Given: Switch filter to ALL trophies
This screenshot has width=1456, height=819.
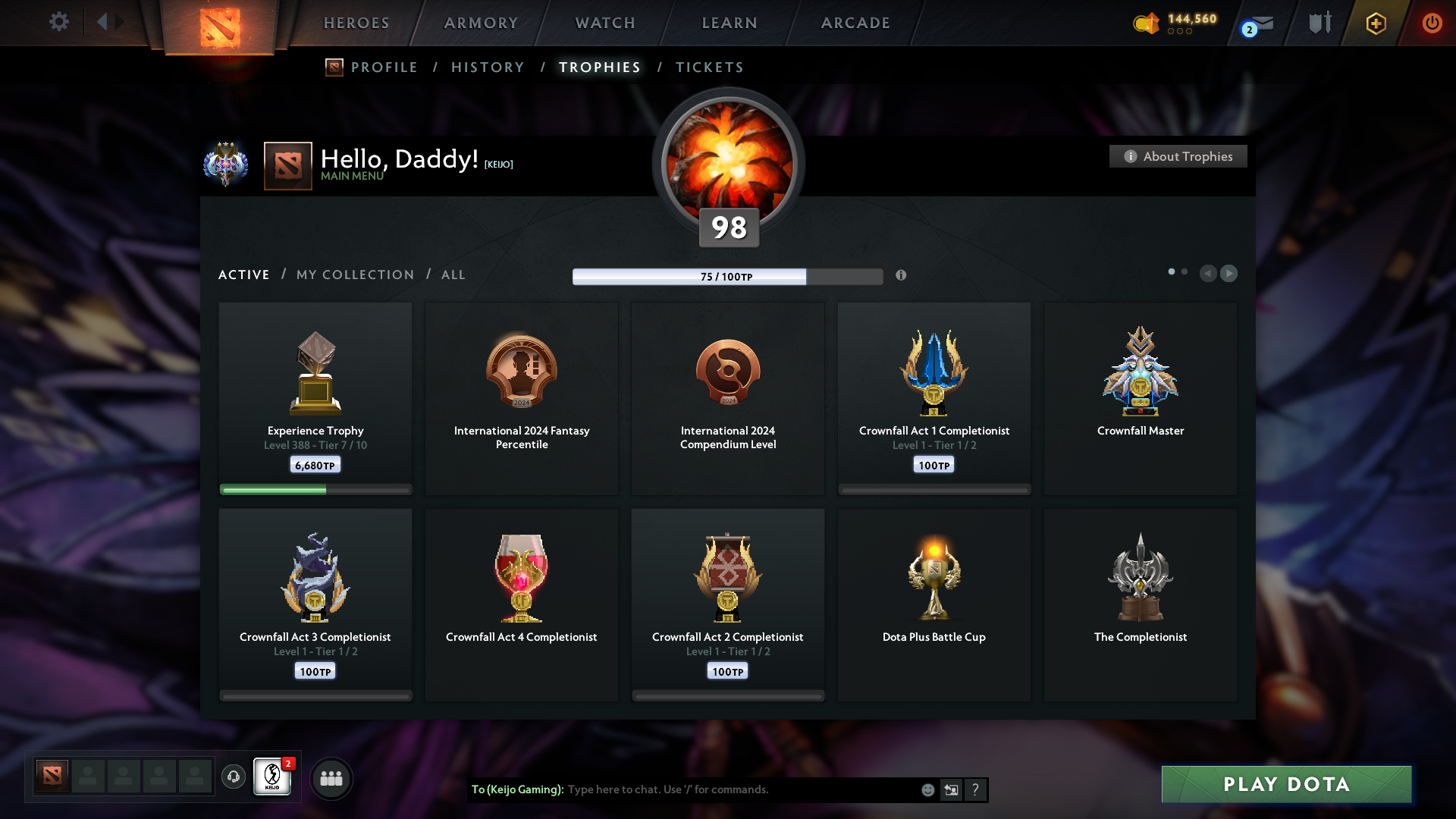Looking at the screenshot, I should (x=453, y=275).
